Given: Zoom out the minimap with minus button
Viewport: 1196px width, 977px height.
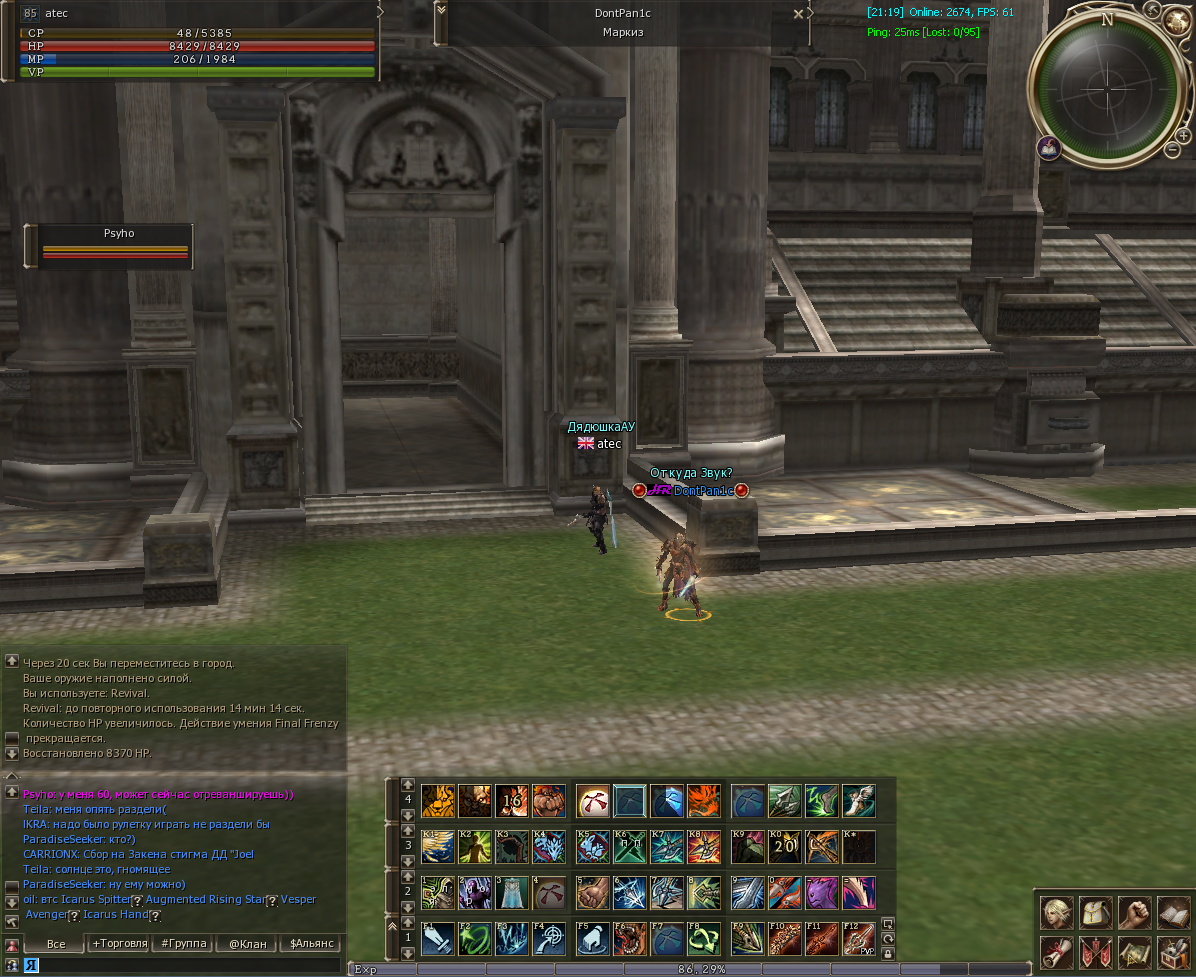Looking at the screenshot, I should [1172, 150].
